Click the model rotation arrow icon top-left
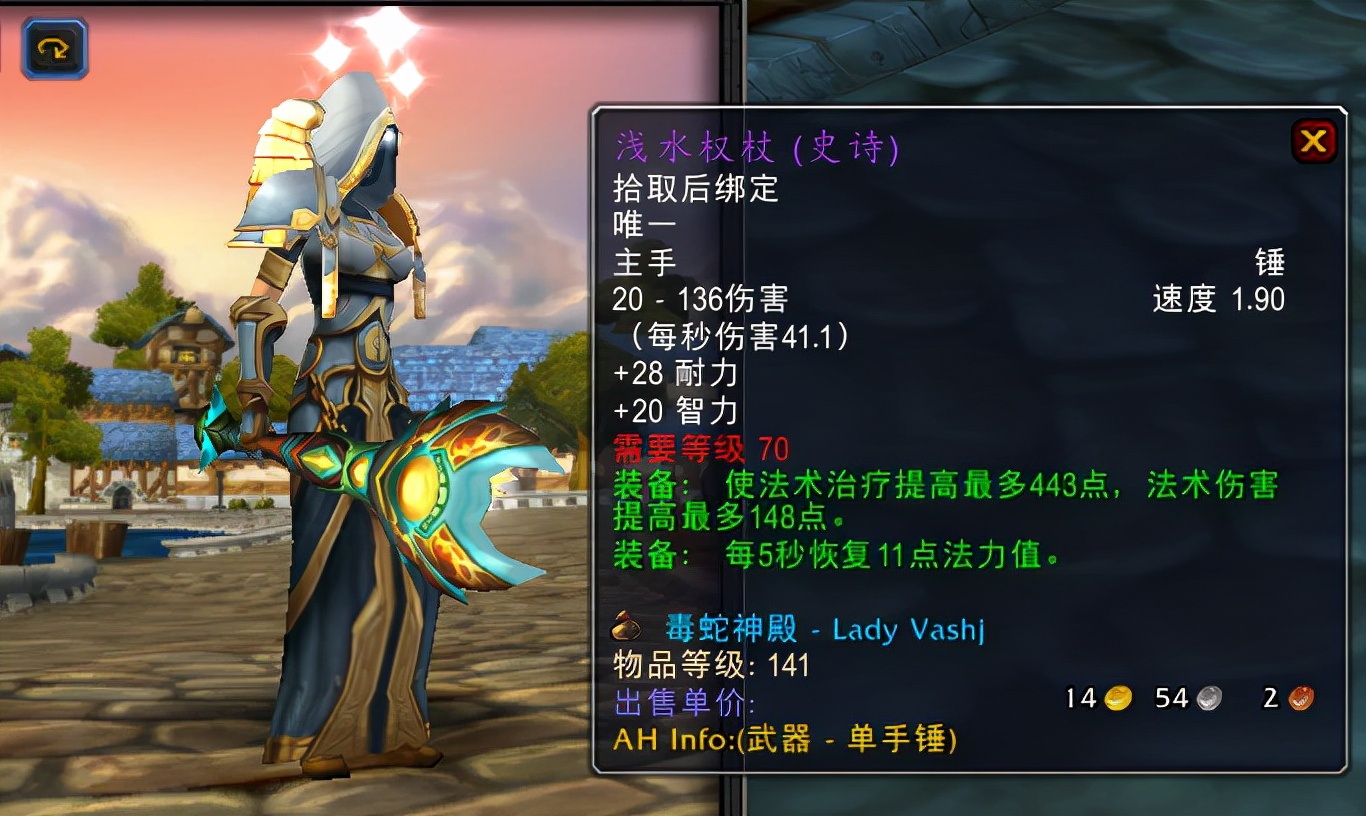This screenshot has height=816, width=1366. 52,46
